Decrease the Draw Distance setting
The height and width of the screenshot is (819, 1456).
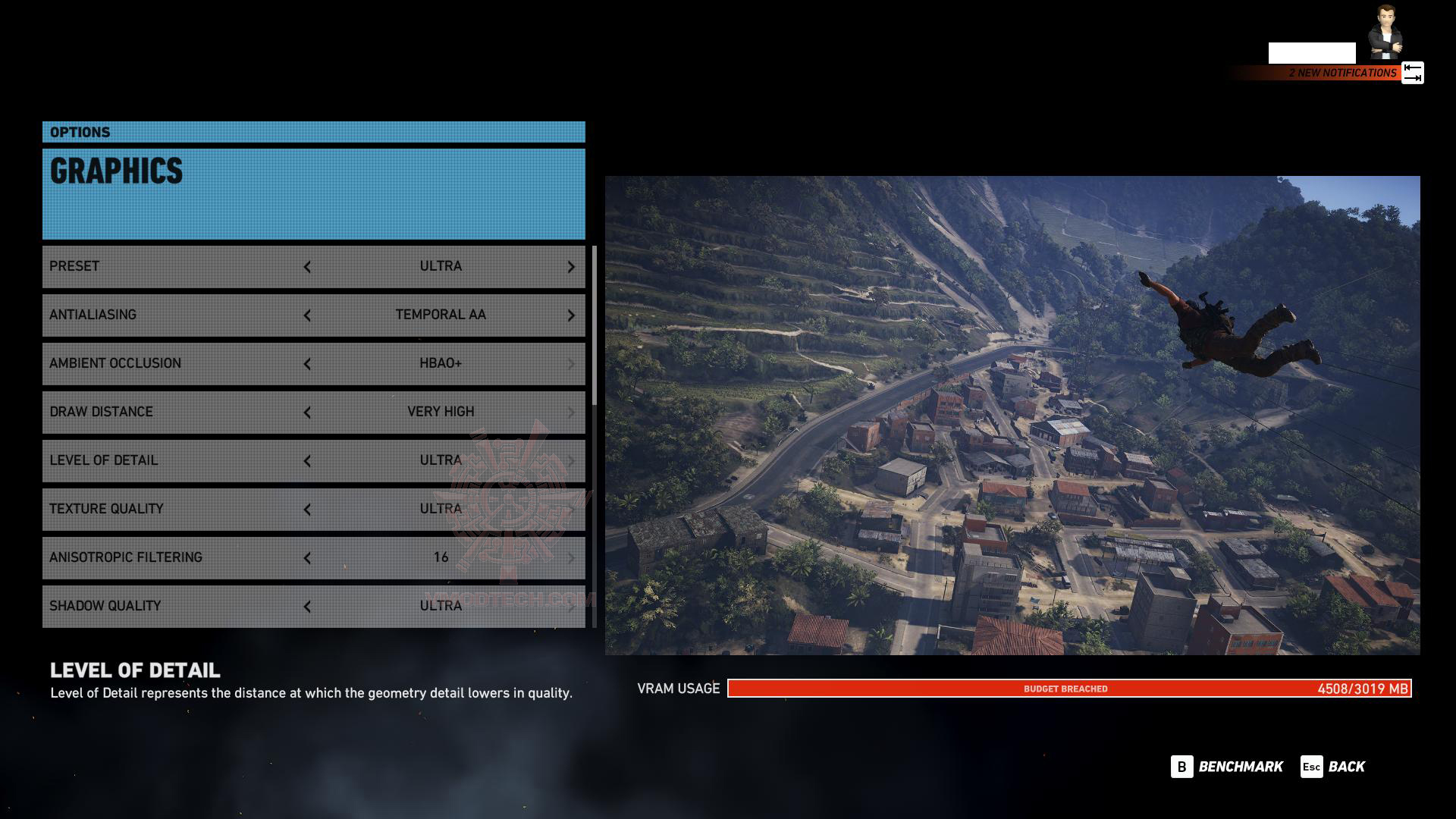coord(307,413)
